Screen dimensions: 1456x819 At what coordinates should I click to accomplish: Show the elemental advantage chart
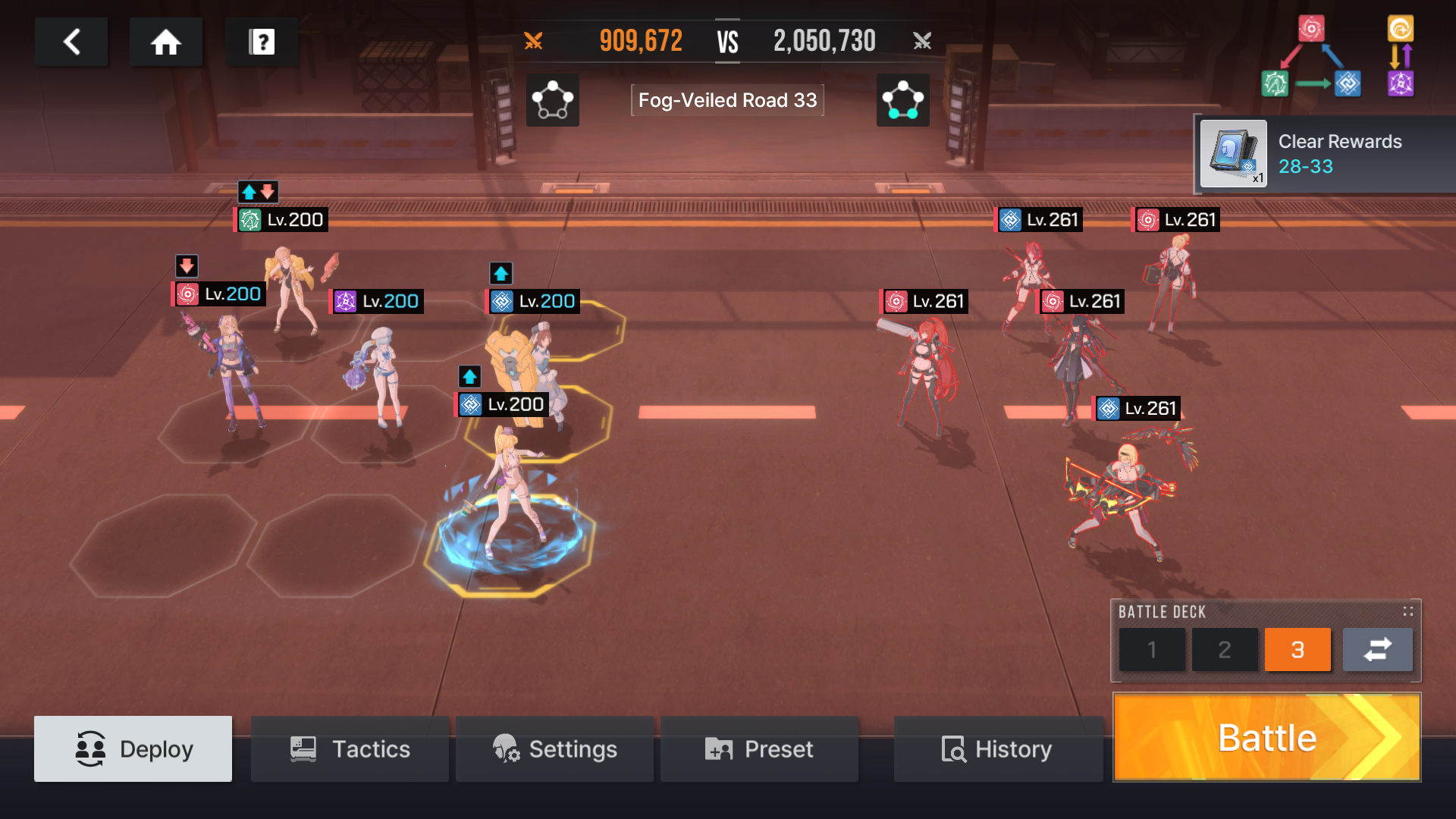pos(1338,57)
